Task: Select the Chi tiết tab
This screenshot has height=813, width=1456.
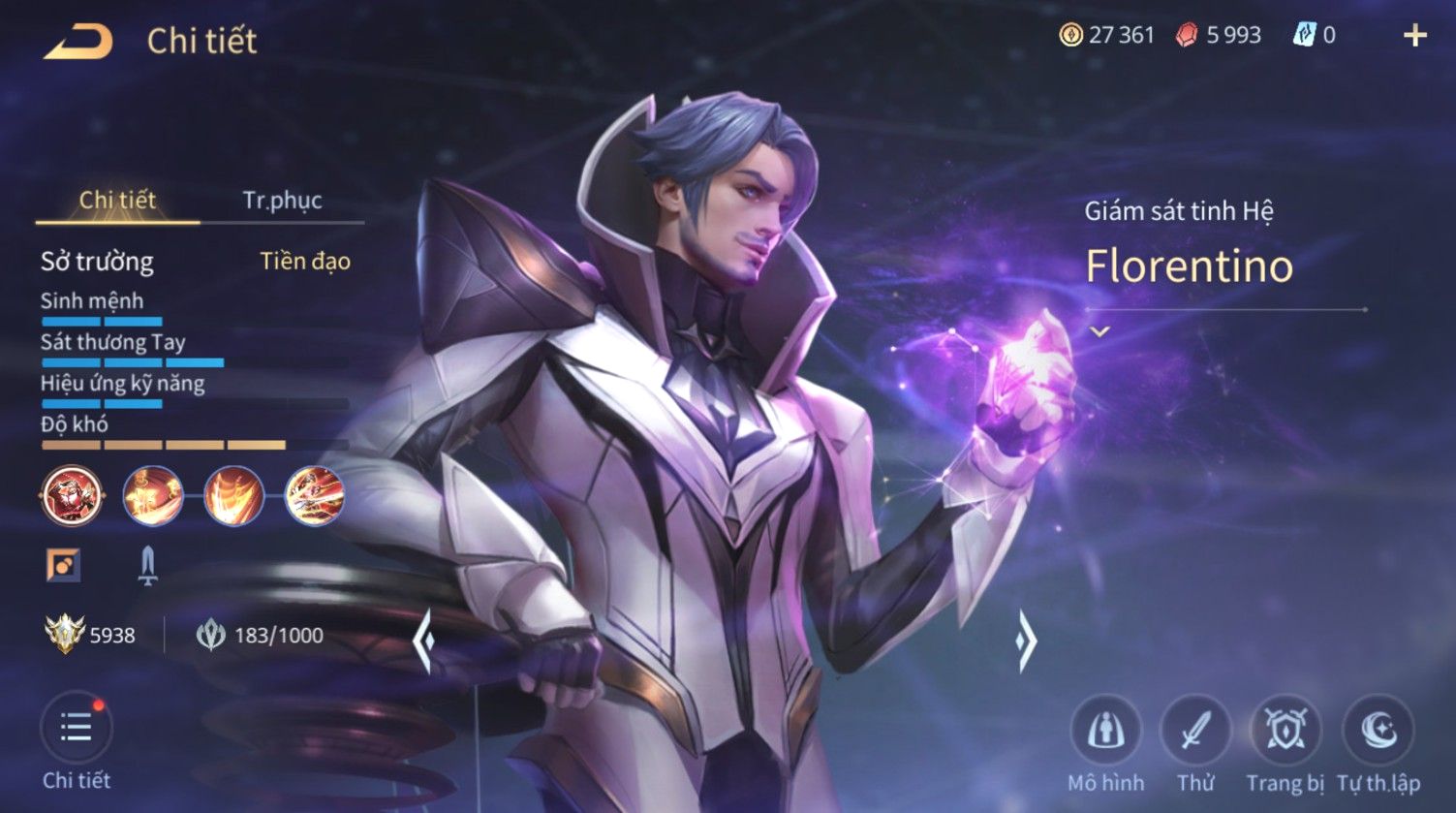Action: click(117, 201)
